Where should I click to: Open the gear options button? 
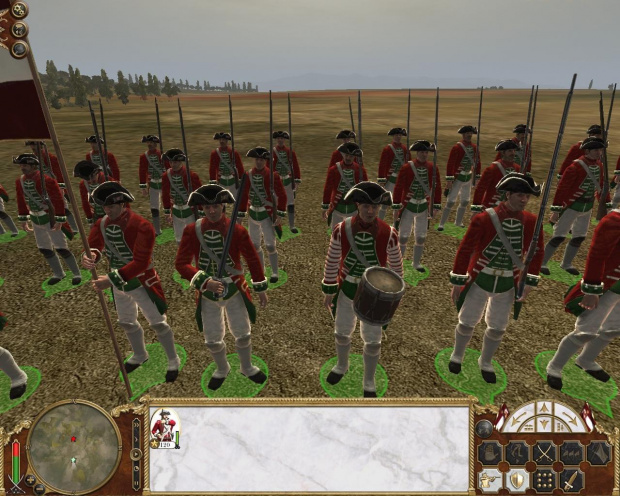pyautogui.click(x=19, y=11)
